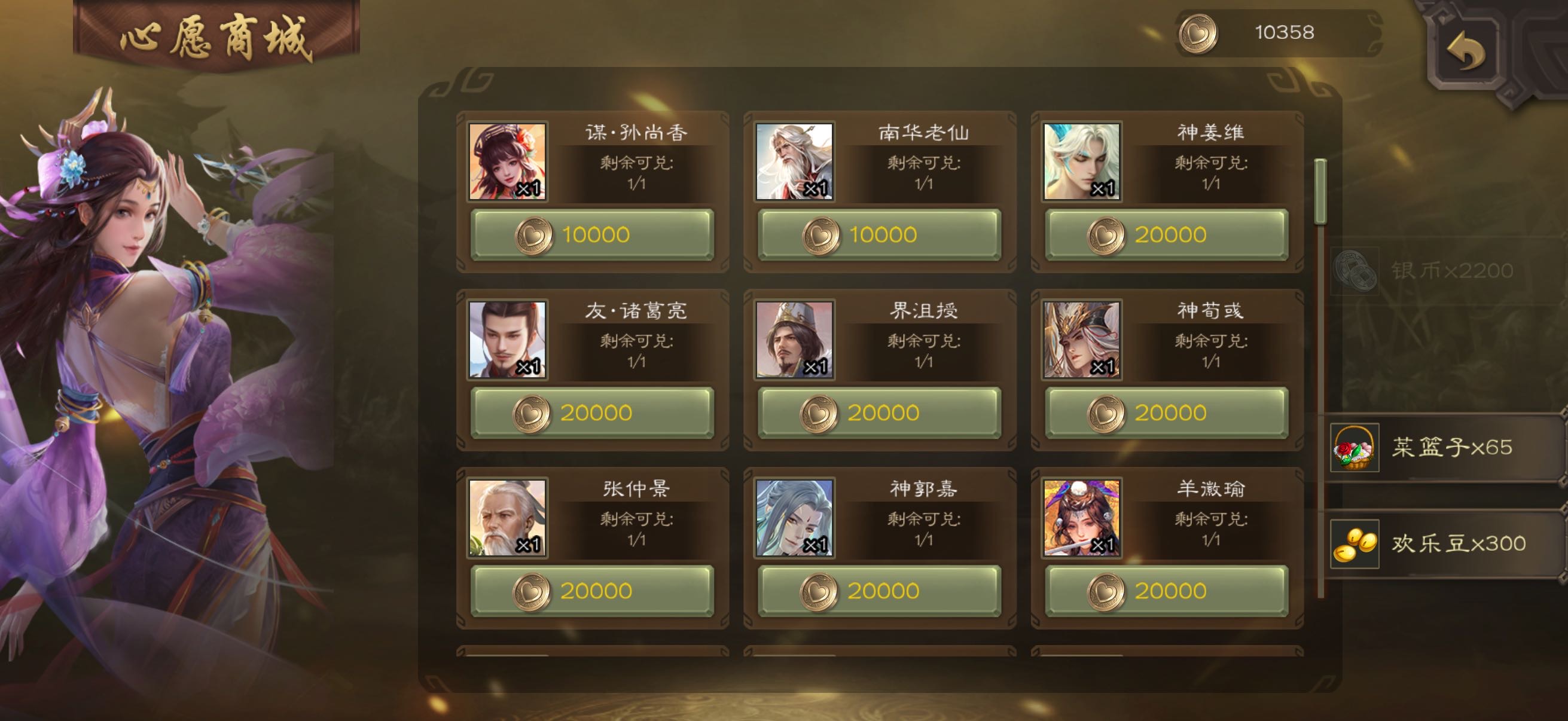Click the shop list scrollbar handle

click(x=1320, y=193)
